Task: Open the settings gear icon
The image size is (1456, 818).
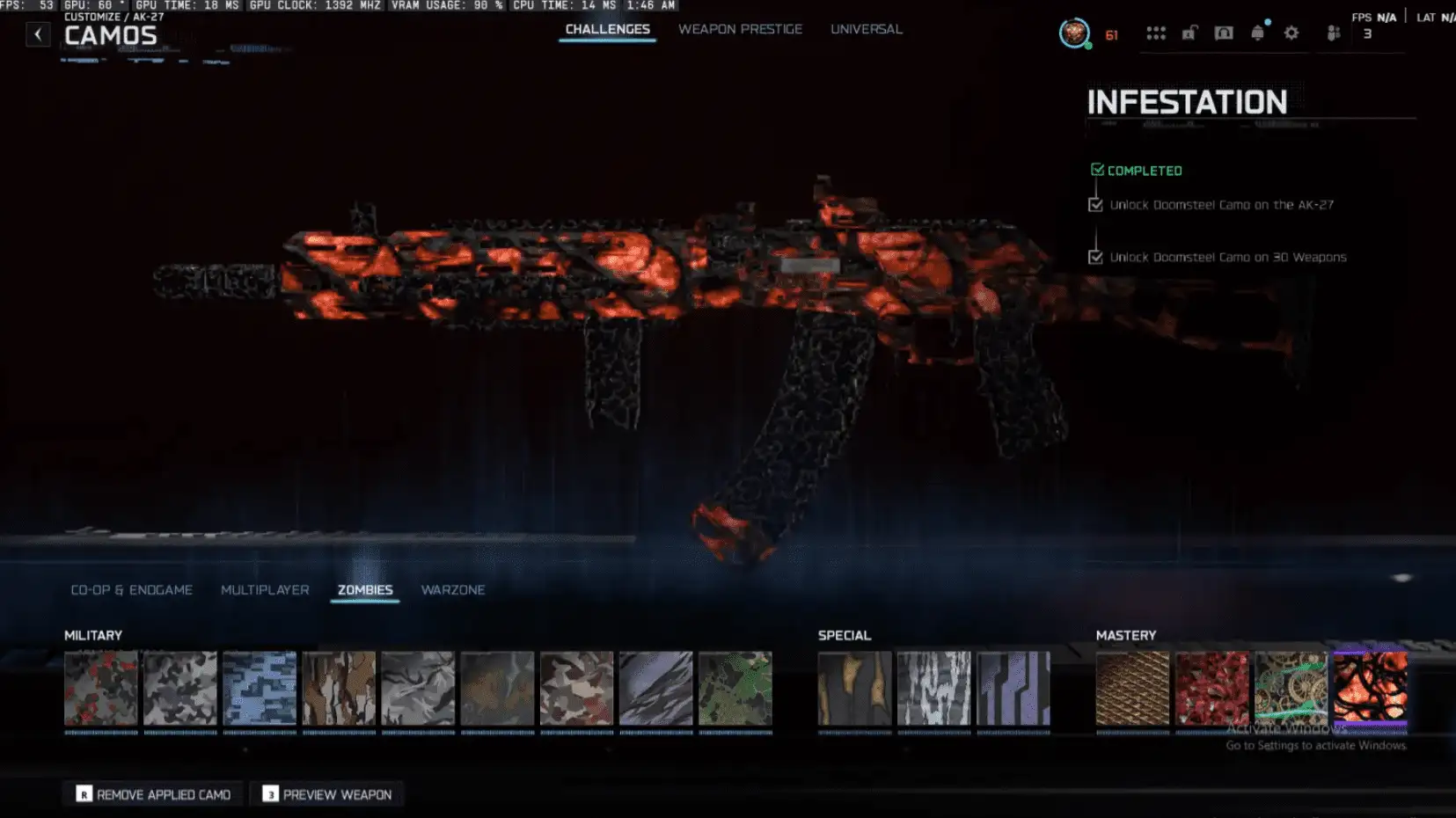Action: (x=1291, y=33)
